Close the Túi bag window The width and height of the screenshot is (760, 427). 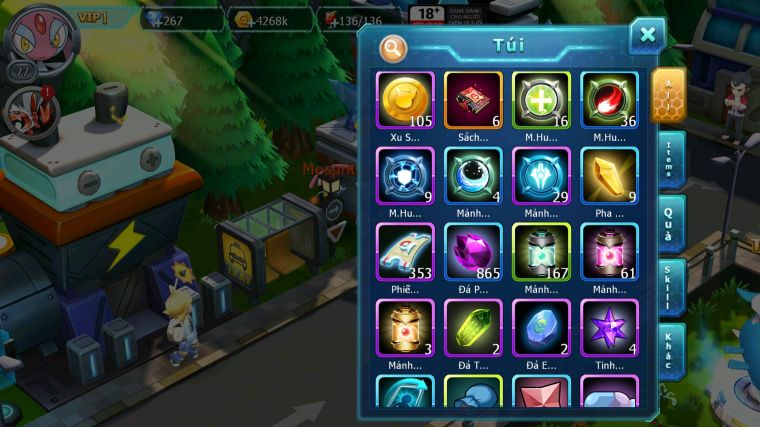tap(647, 36)
